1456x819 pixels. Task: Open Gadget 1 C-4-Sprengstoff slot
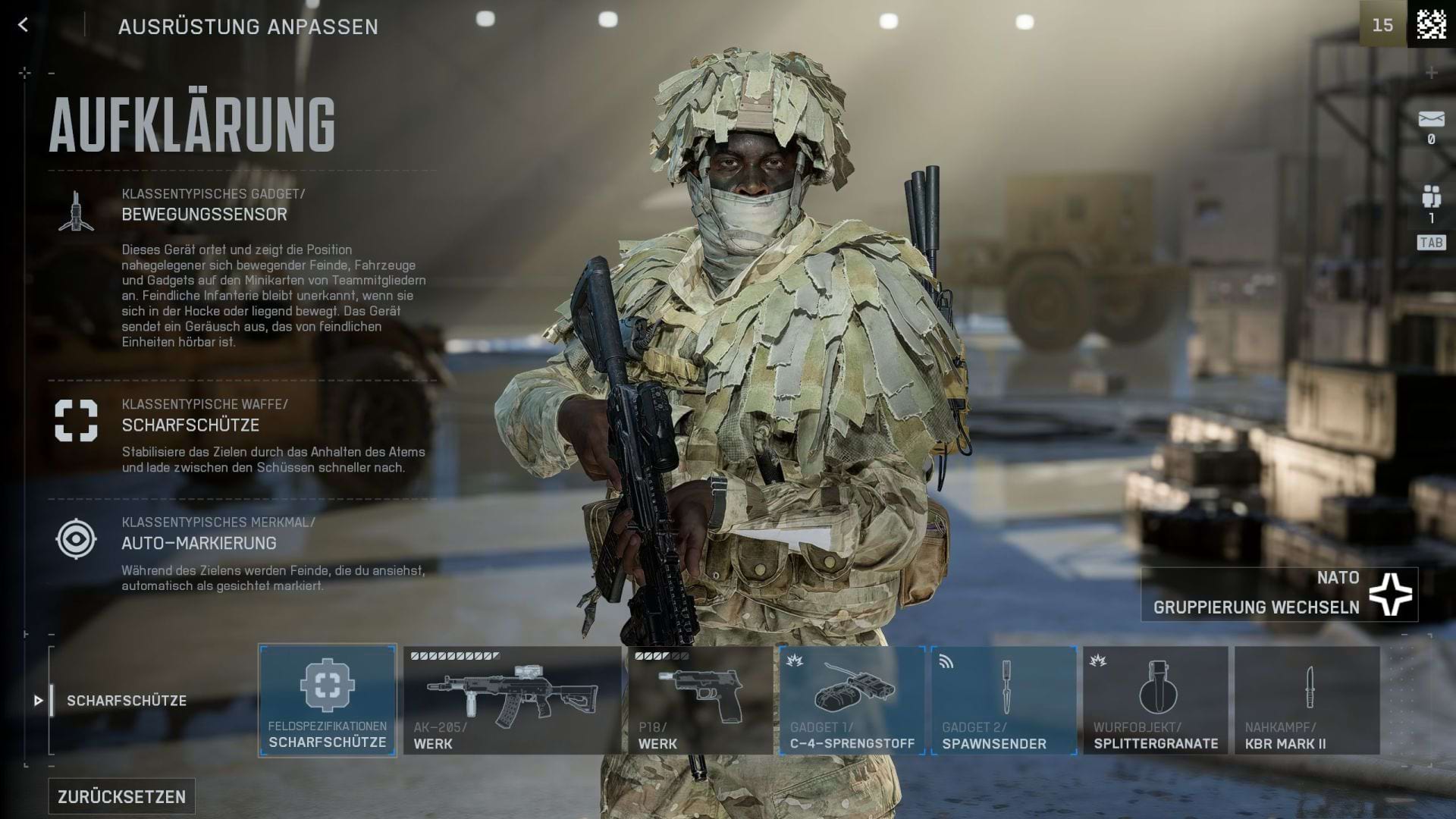[x=852, y=700]
